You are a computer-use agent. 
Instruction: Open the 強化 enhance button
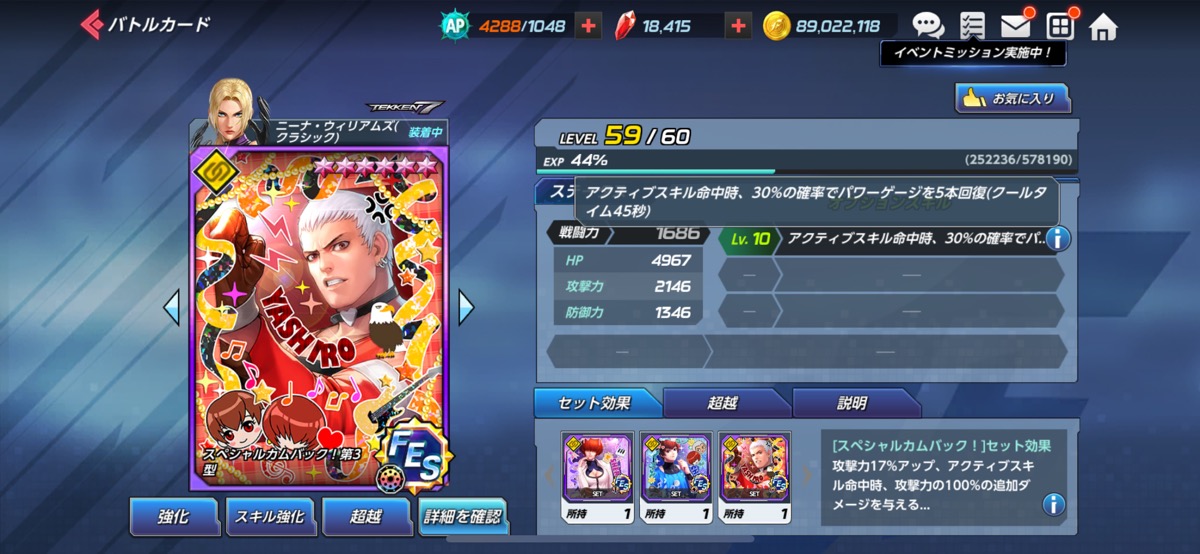pyautogui.click(x=173, y=516)
